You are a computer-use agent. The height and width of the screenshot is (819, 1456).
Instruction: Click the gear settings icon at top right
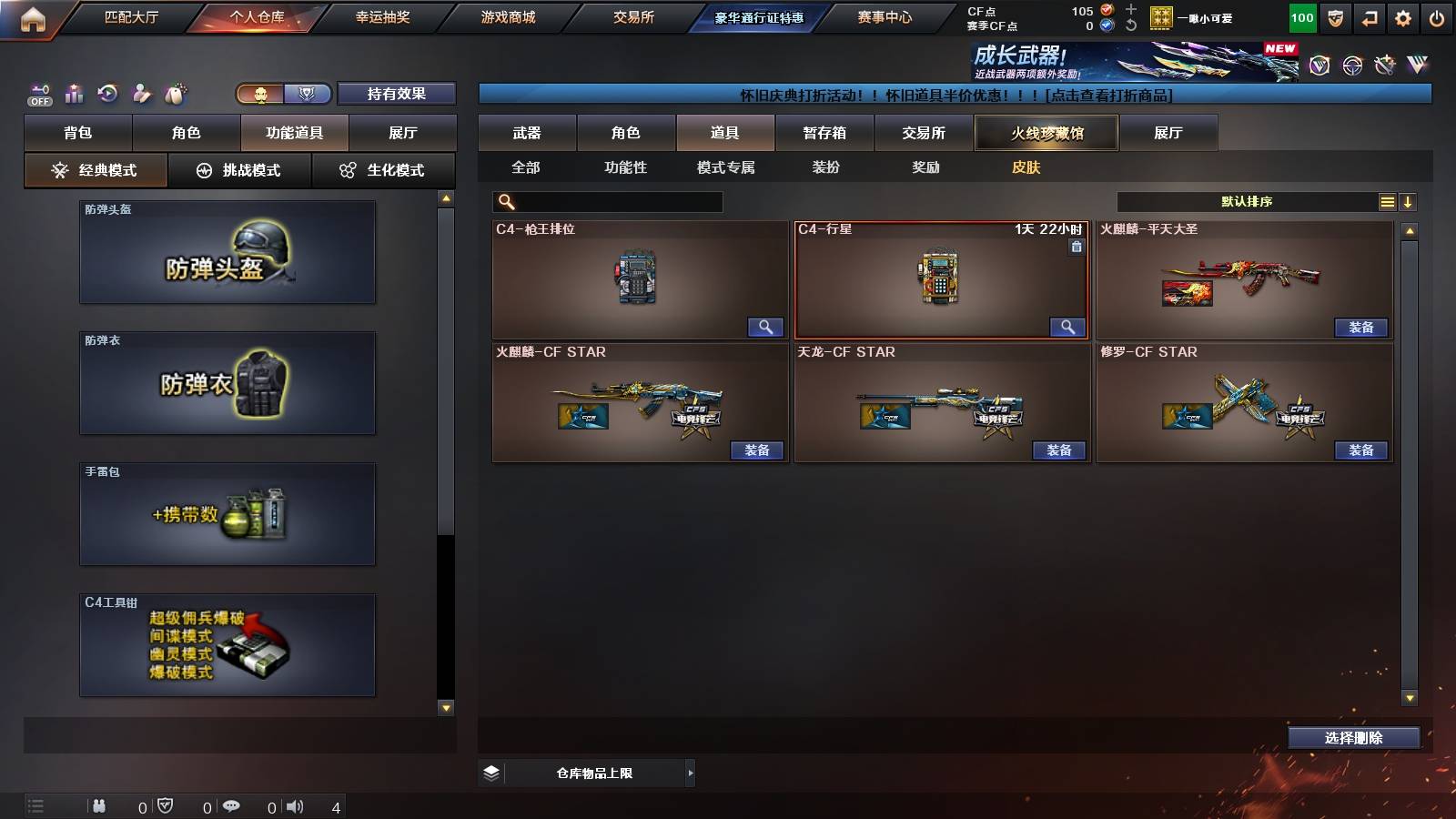[x=1404, y=16]
